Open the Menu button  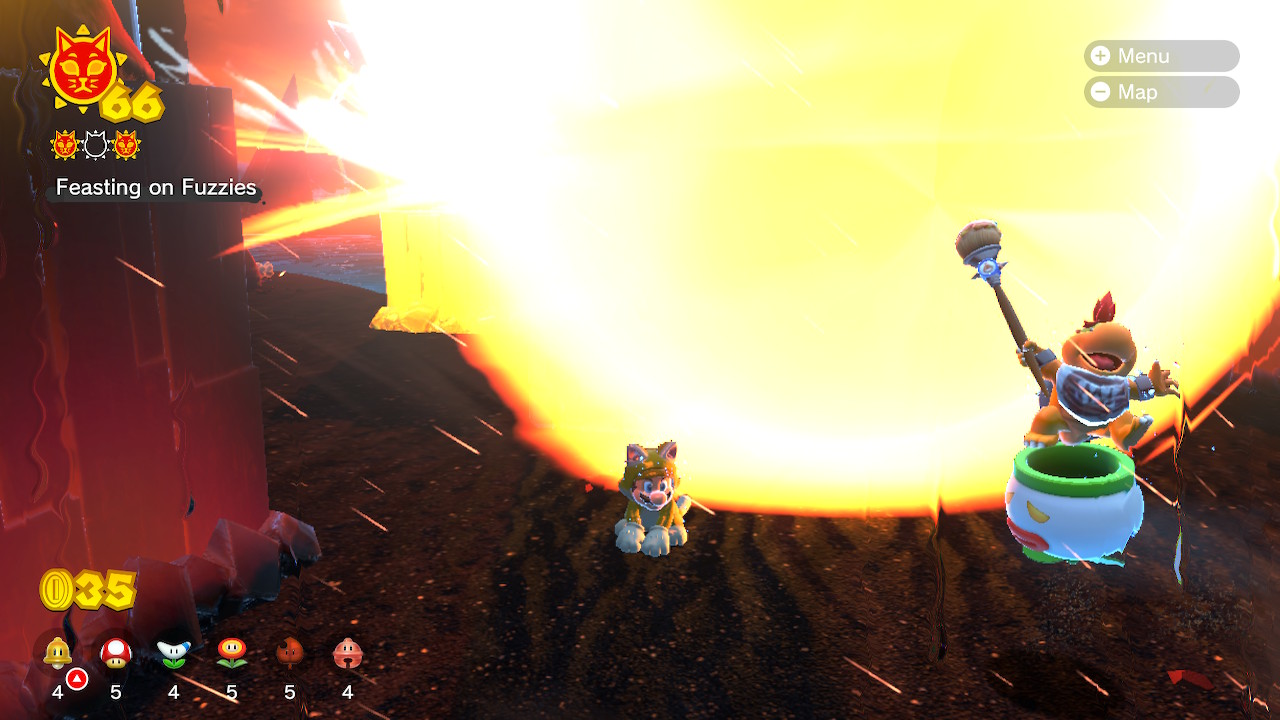[x=1160, y=56]
